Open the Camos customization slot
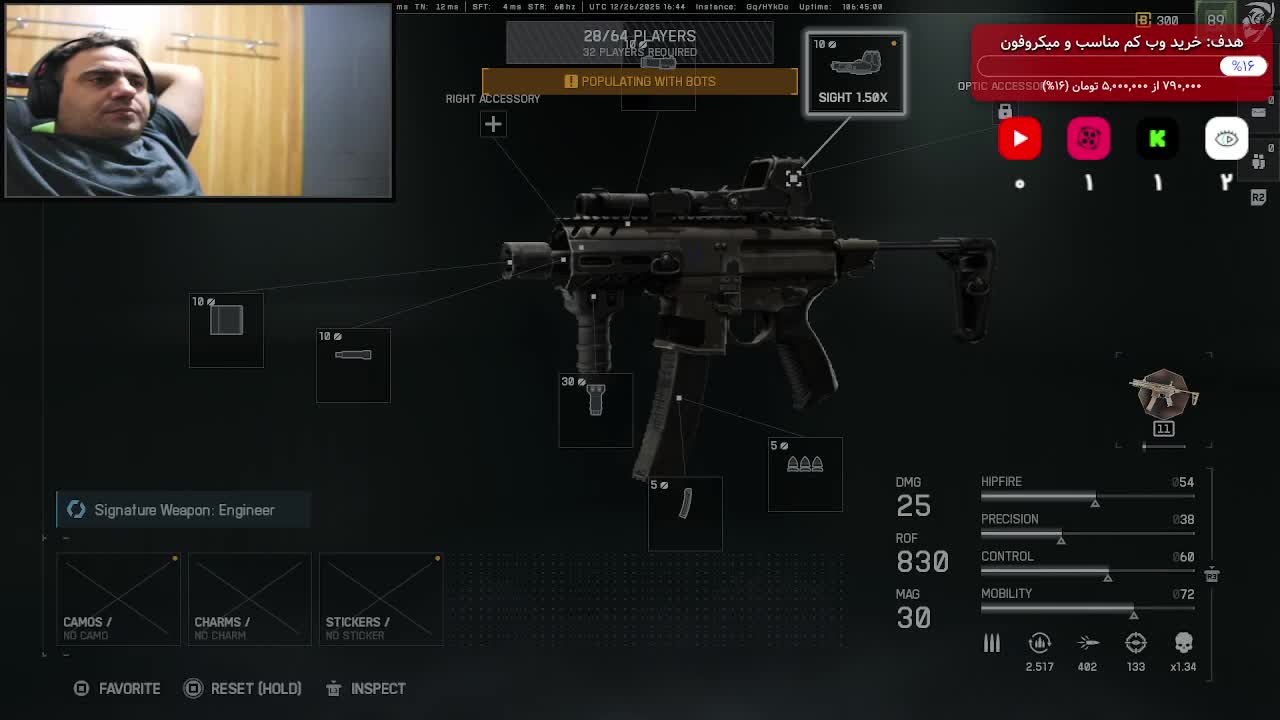The height and width of the screenshot is (720, 1280). pyautogui.click(x=118, y=599)
